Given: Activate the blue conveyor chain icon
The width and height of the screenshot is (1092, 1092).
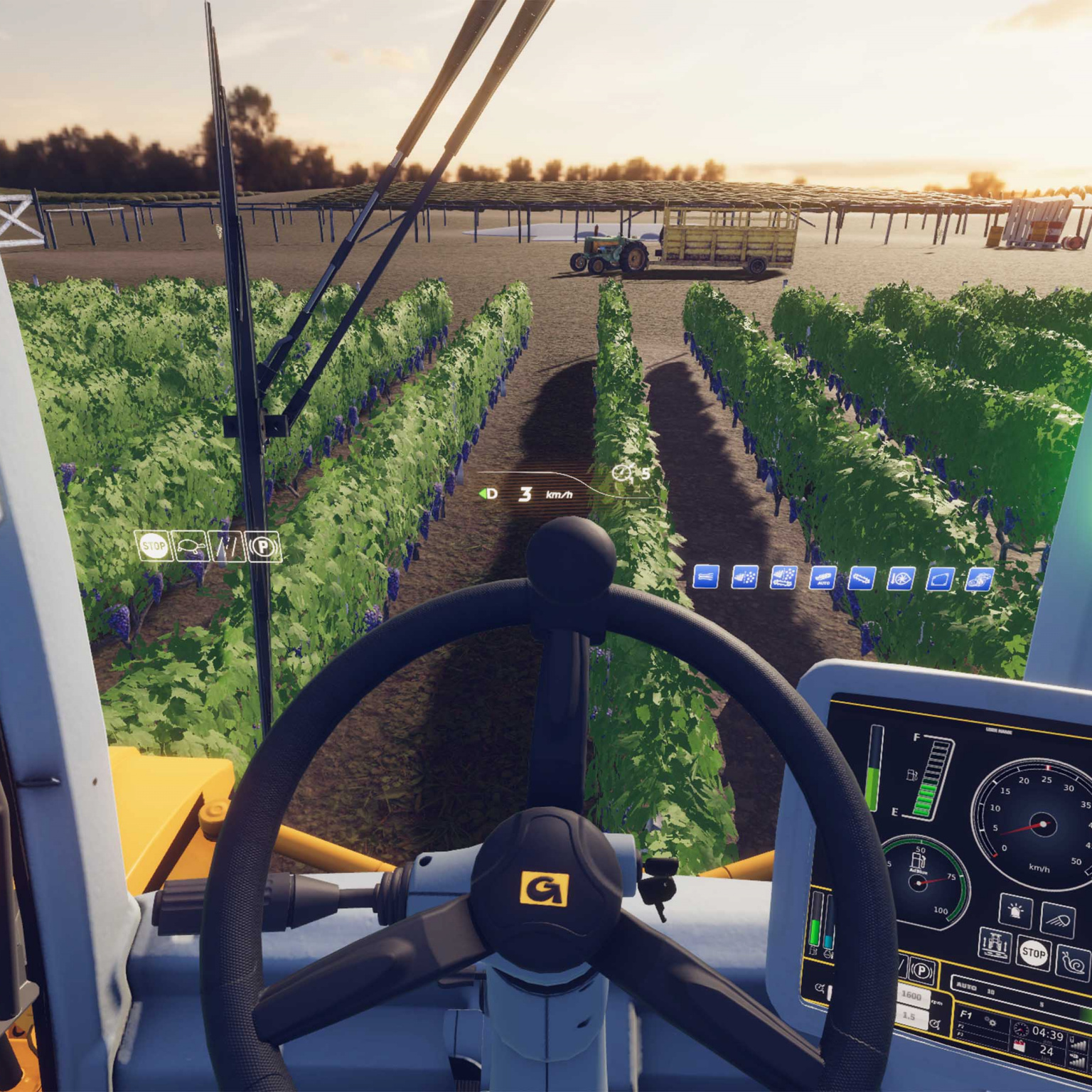Looking at the screenshot, I should (x=862, y=579).
